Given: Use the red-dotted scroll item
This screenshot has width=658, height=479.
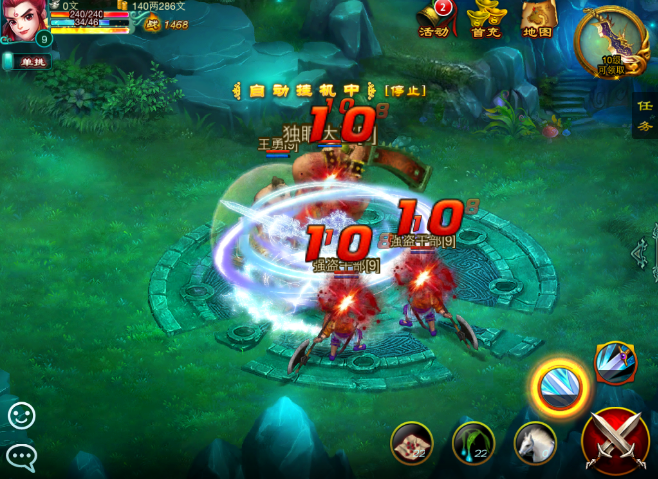Looking at the screenshot, I should point(411,442).
